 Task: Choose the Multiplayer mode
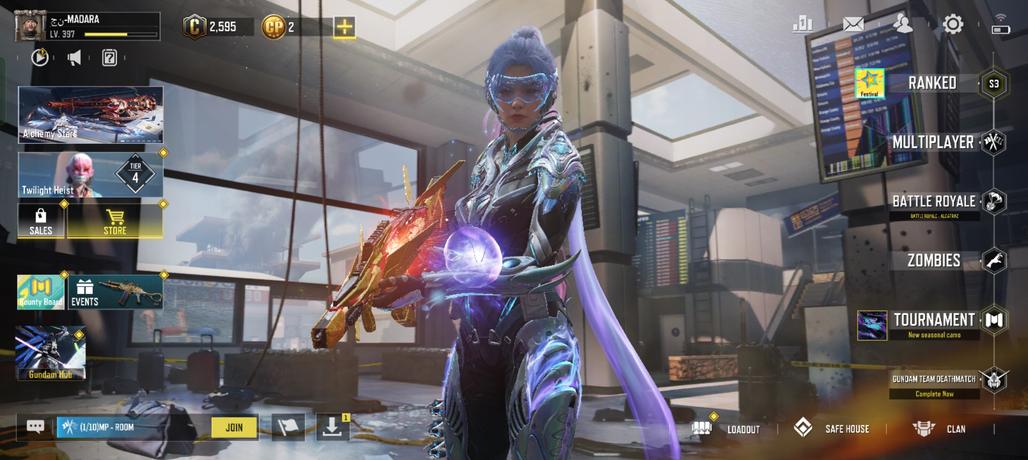933,142
